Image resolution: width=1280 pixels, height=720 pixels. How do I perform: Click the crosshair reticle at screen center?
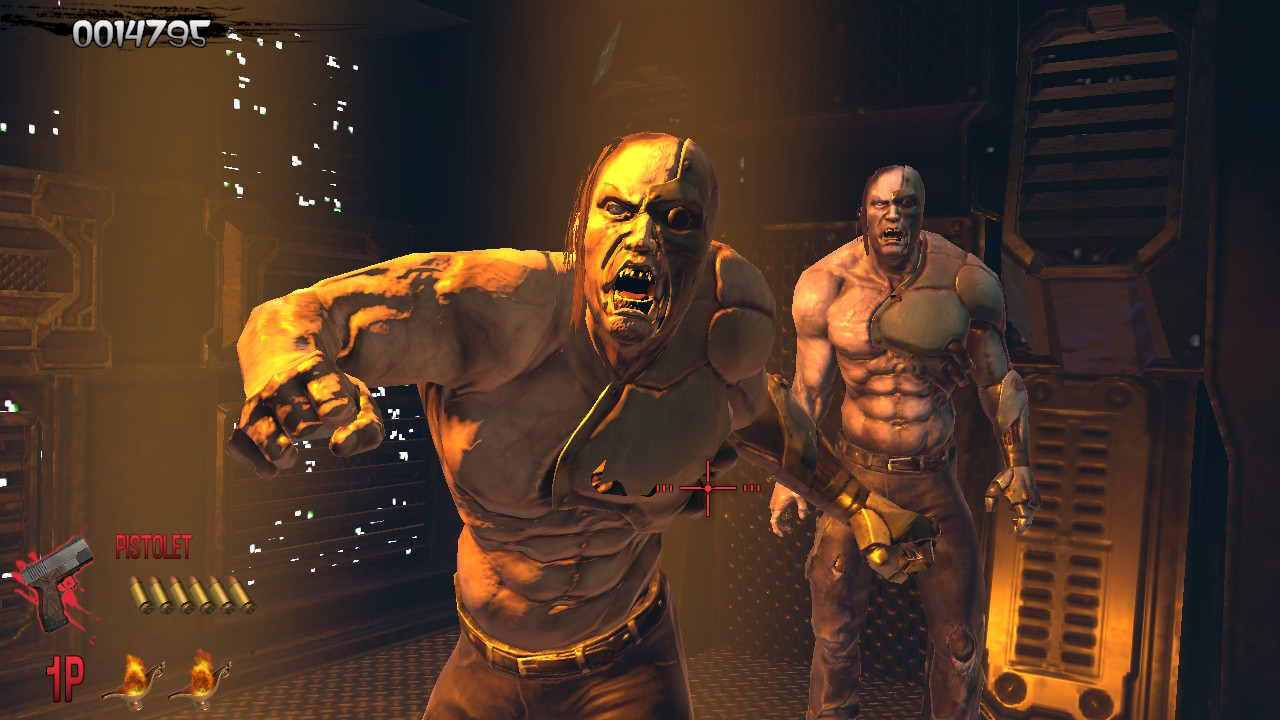(x=708, y=488)
